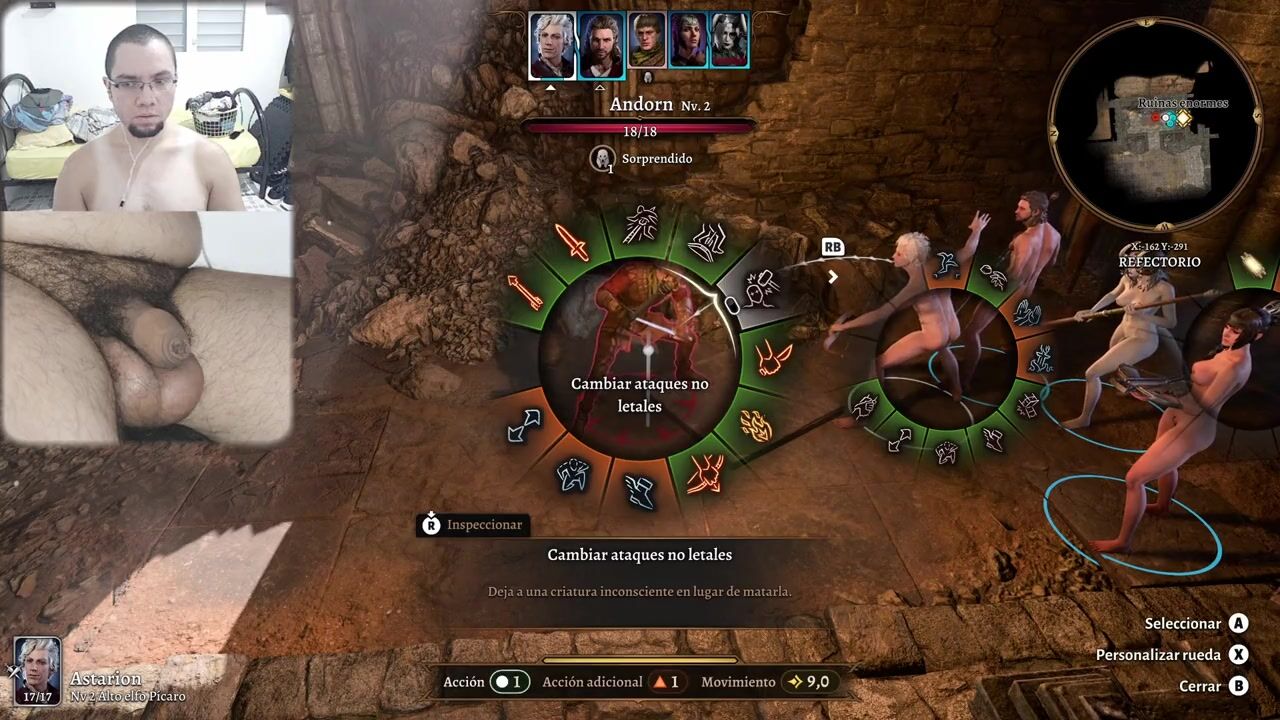Image resolution: width=1280 pixels, height=720 pixels.
Task: Select the crouching figure hide action
Action: (573, 474)
